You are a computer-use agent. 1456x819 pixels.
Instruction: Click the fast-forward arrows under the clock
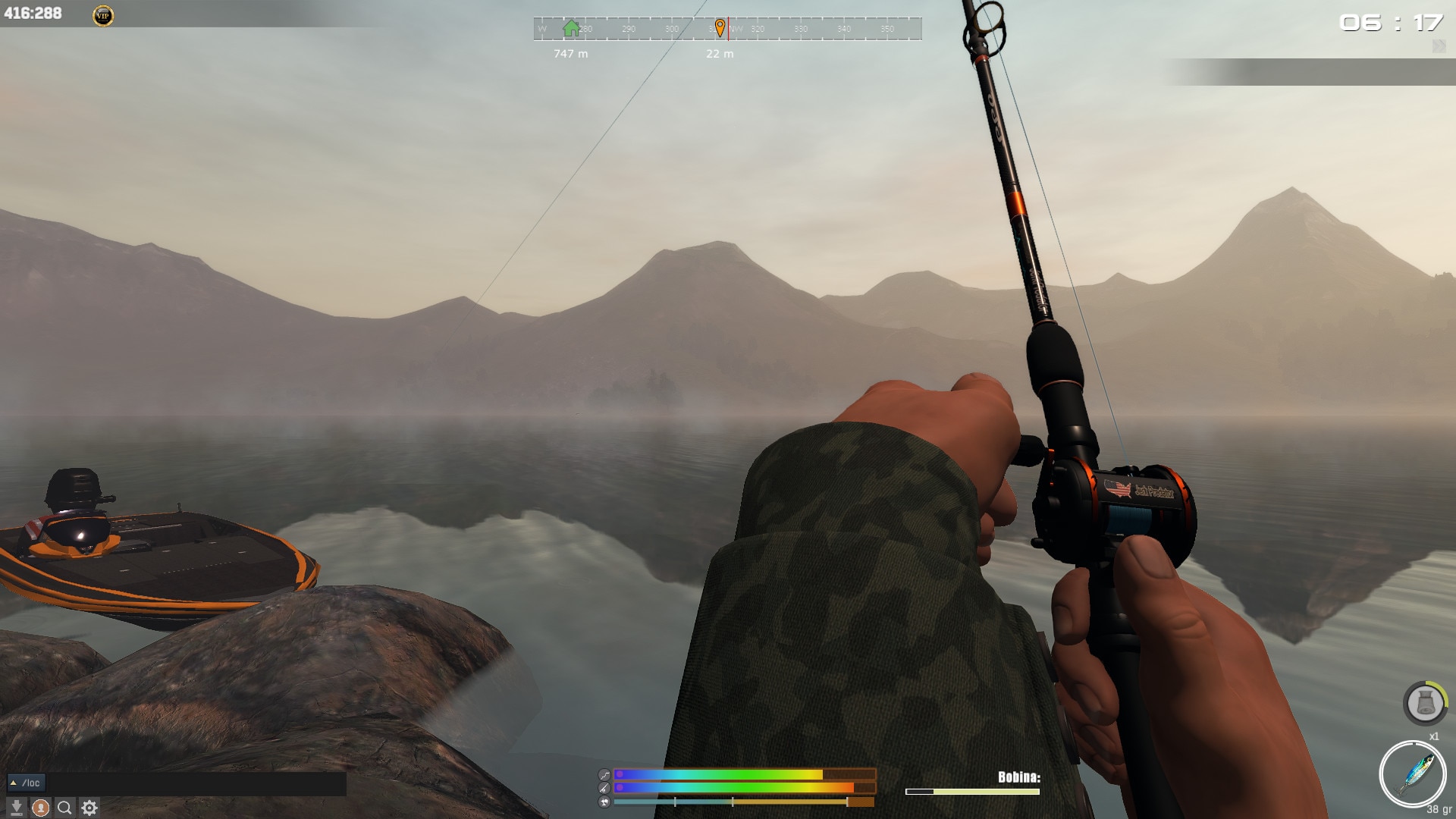1439,47
